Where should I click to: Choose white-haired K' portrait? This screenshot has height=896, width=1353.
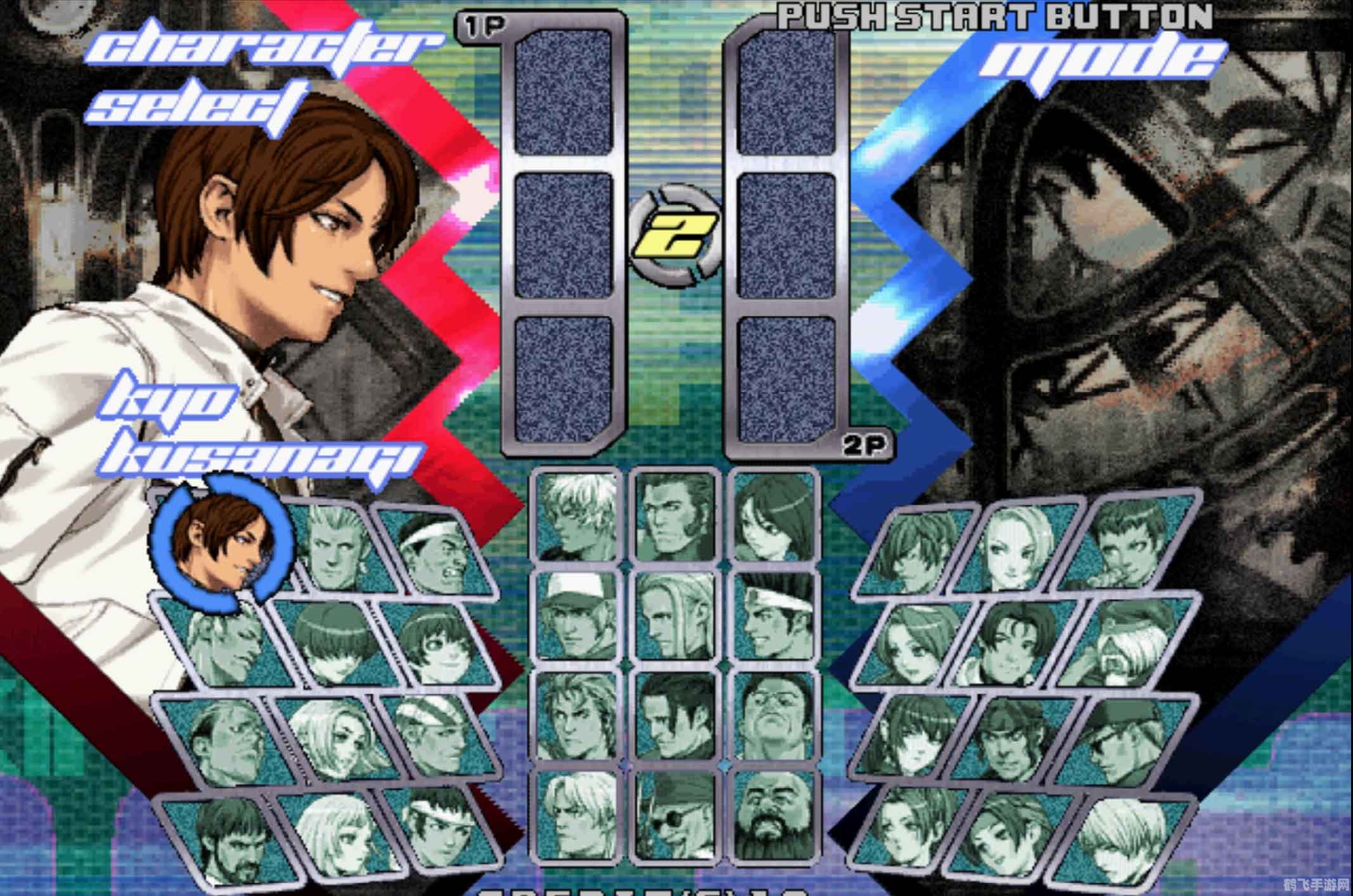pyautogui.click(x=576, y=517)
